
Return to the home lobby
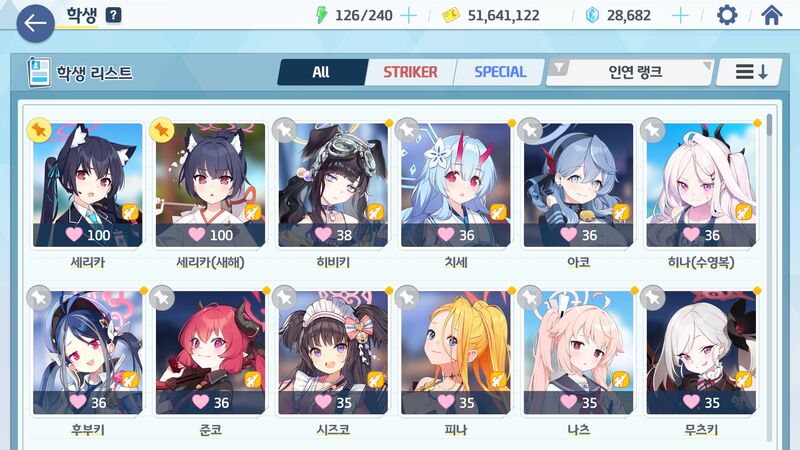(771, 15)
